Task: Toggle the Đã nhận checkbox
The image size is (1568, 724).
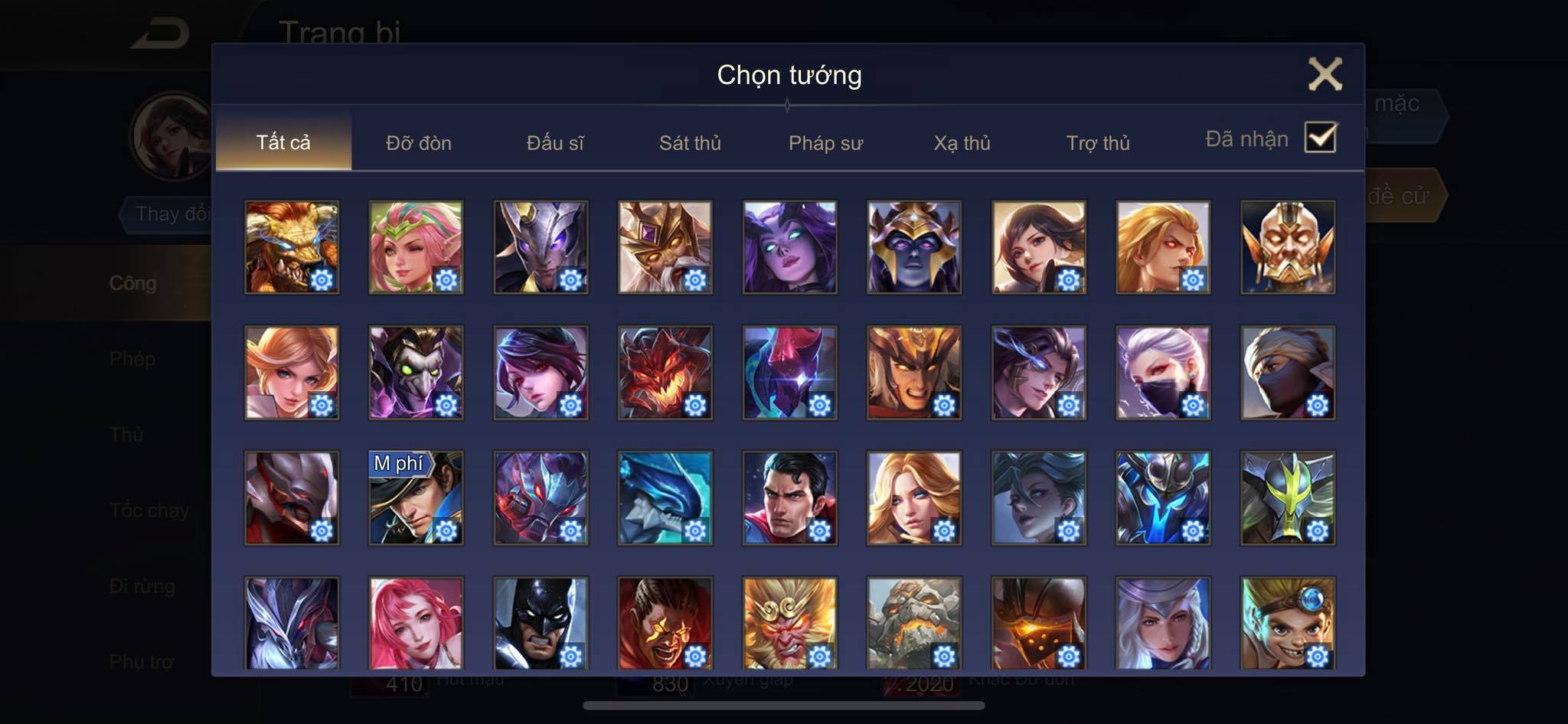Action: tap(1321, 138)
